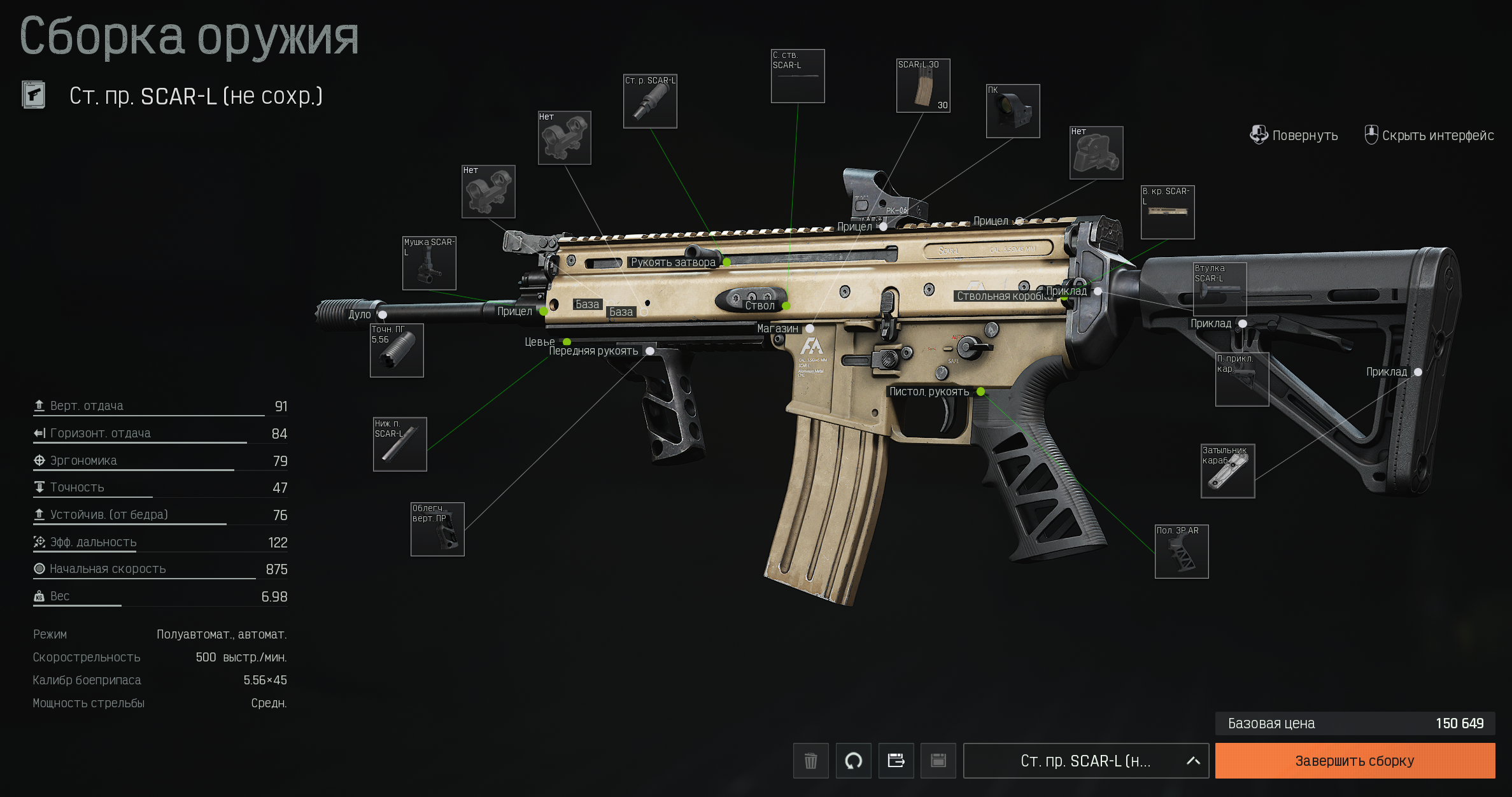Click the orange Завершить сборку button
This screenshot has height=797, width=1512.
[x=1354, y=761]
